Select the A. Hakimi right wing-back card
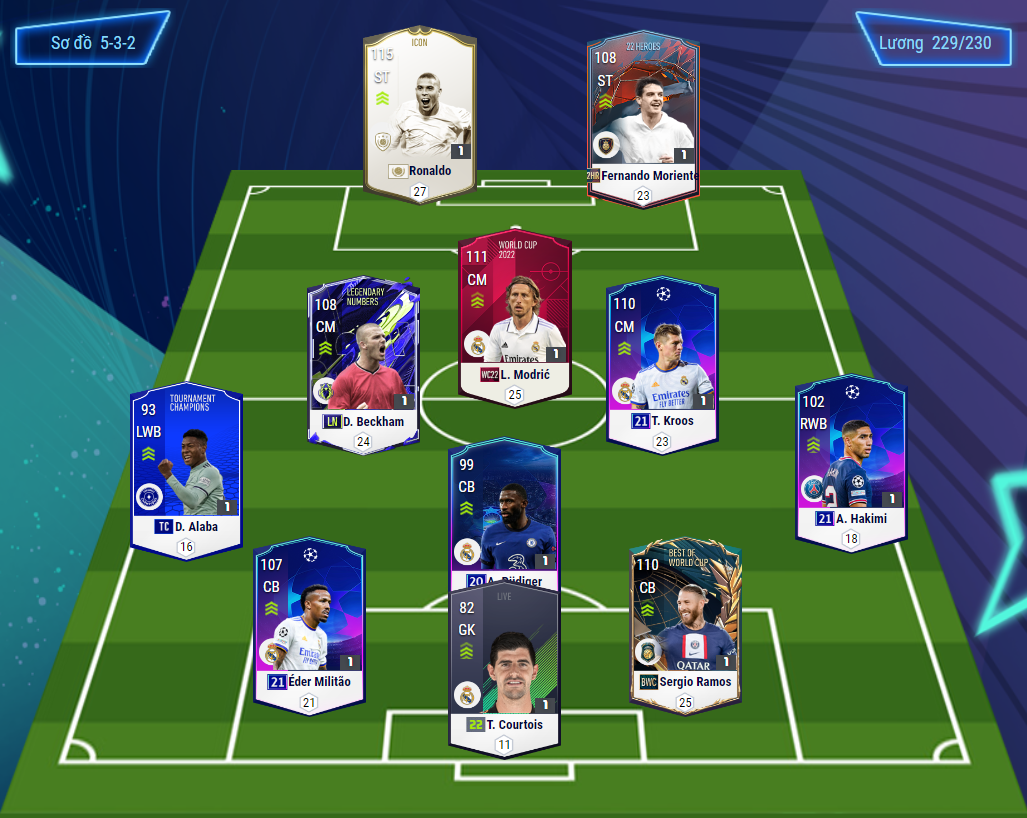This screenshot has height=818, width=1027. coord(850,460)
